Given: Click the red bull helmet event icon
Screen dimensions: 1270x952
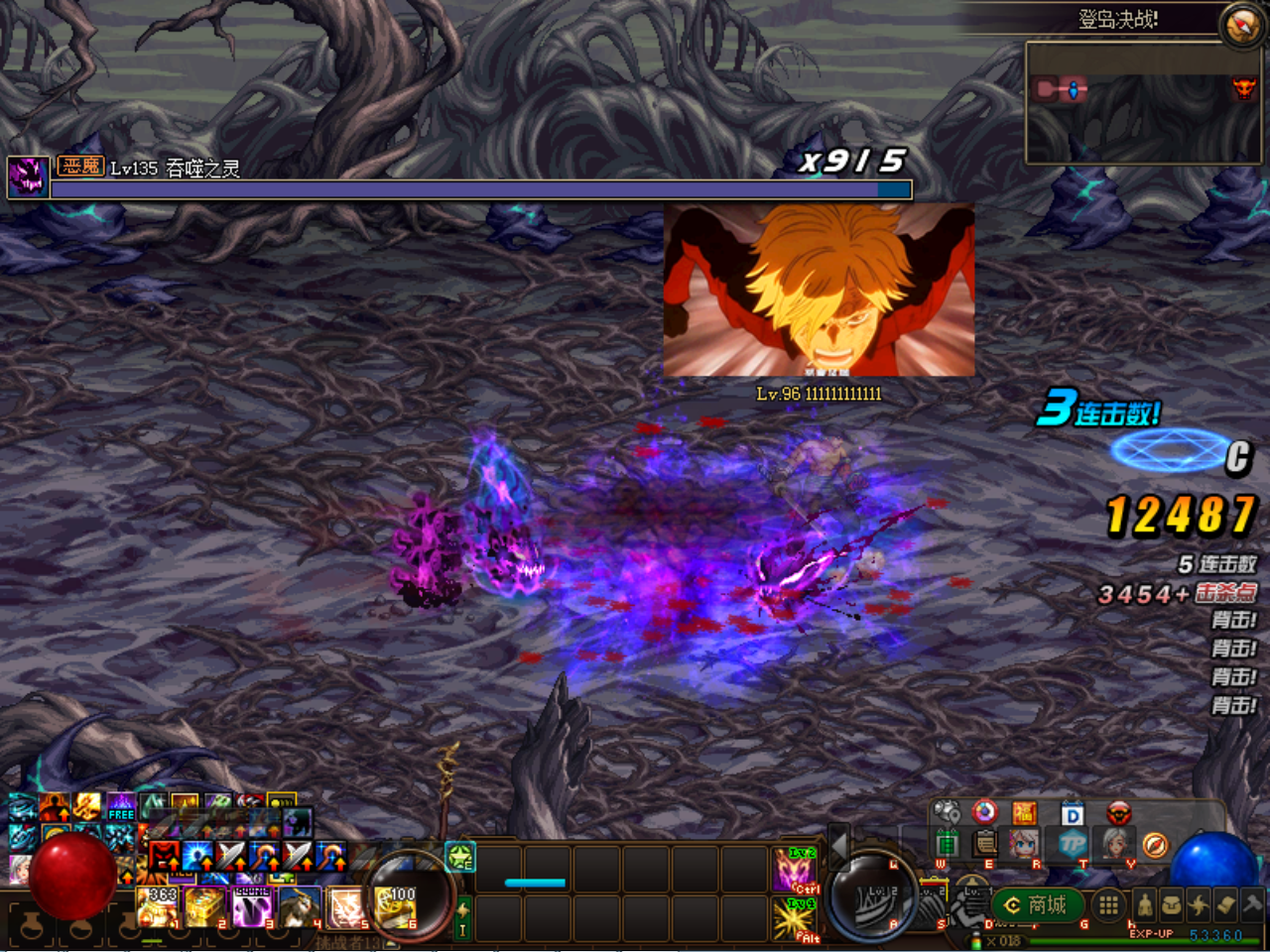Looking at the screenshot, I should 1118,814.
